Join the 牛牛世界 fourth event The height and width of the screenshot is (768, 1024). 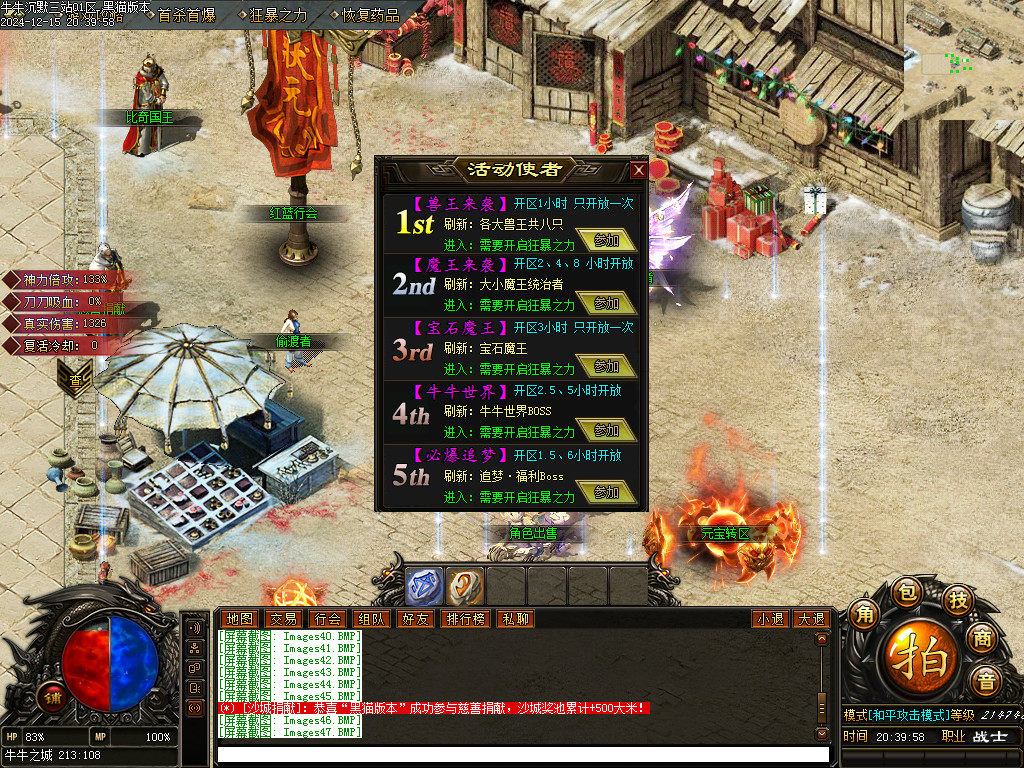[x=606, y=430]
